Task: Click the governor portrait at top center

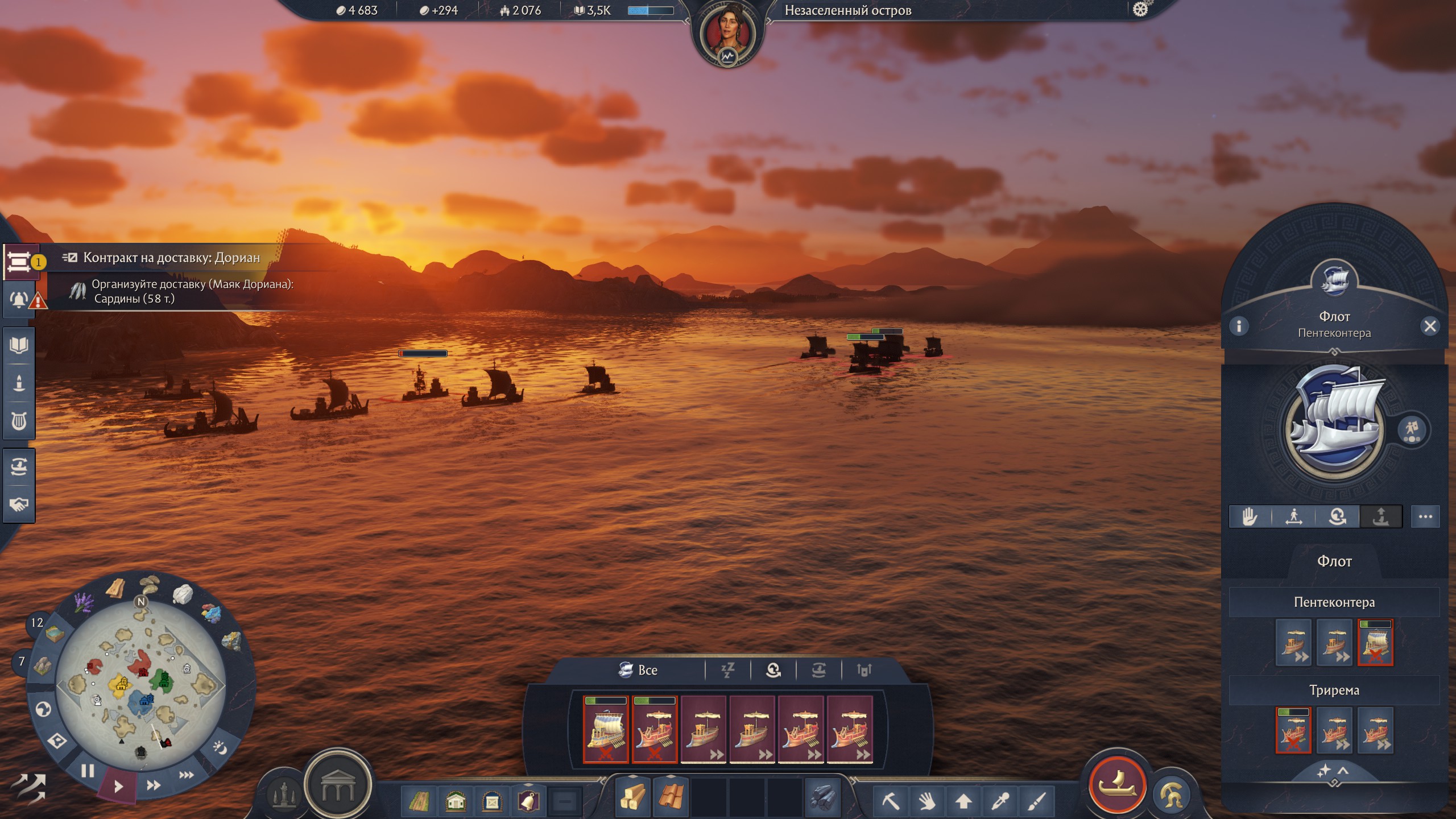Action: [x=727, y=35]
